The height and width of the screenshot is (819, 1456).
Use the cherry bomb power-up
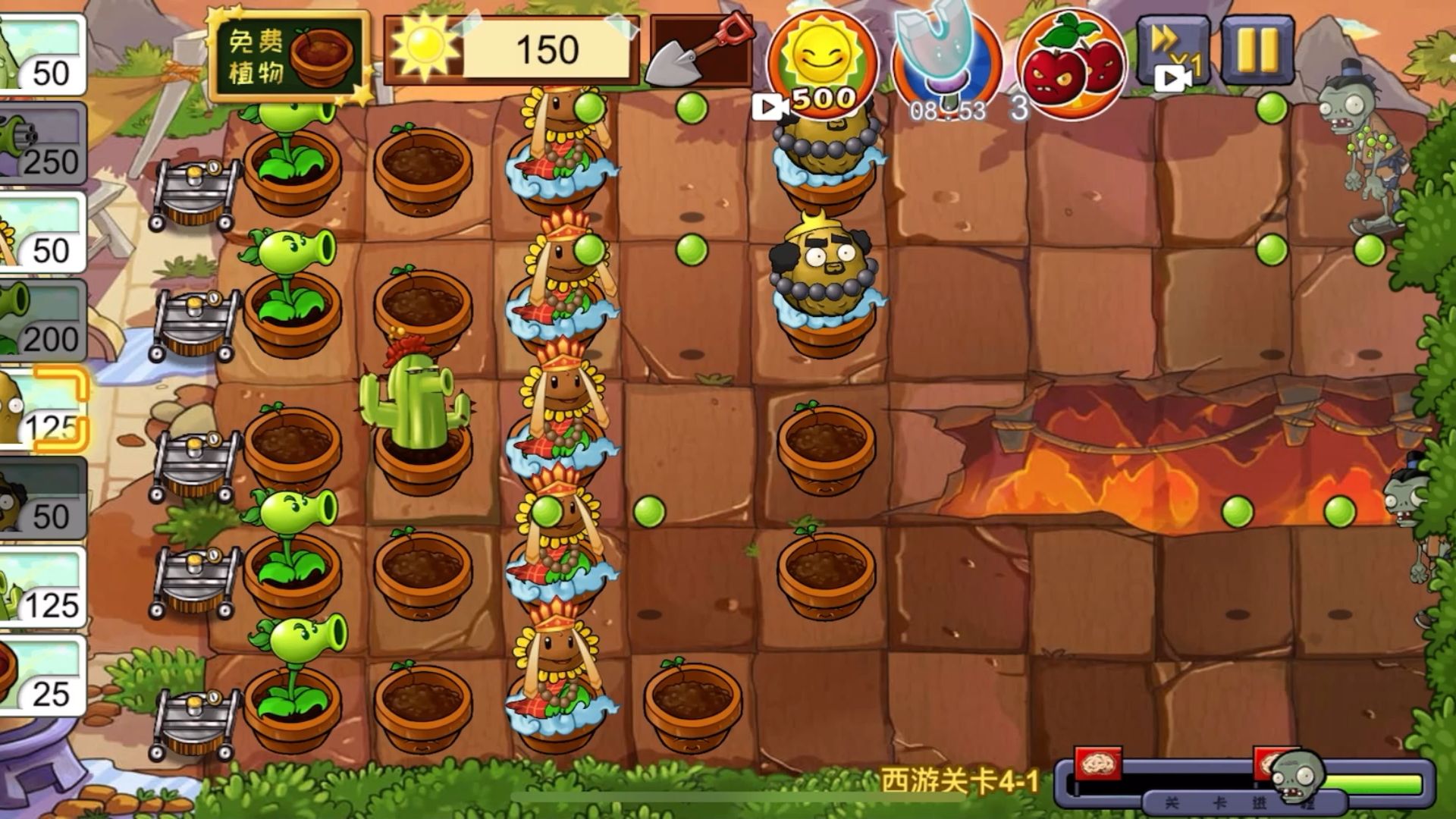[x=1071, y=64]
